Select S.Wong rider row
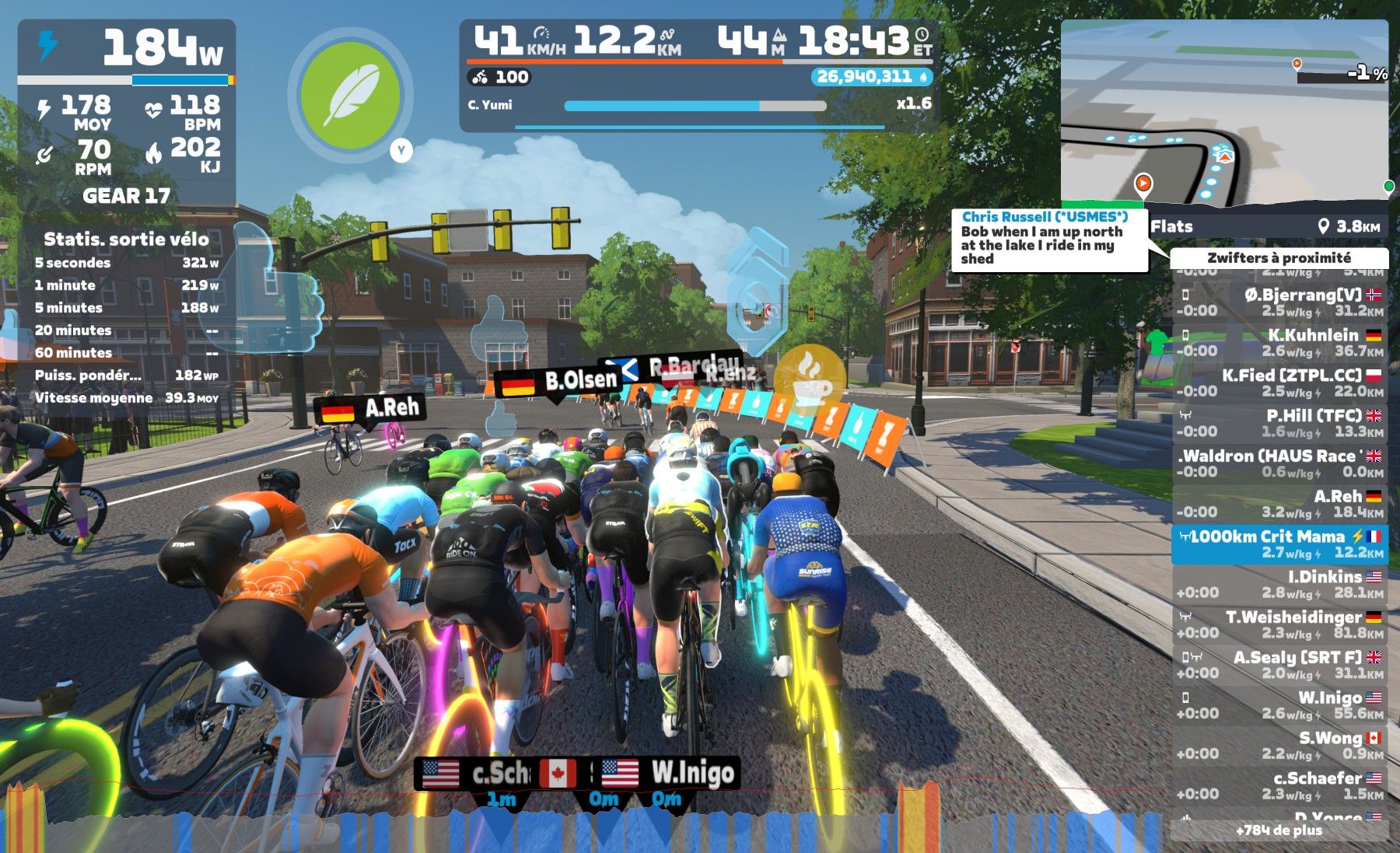Image resolution: width=1400 pixels, height=853 pixels. pos(1279,745)
